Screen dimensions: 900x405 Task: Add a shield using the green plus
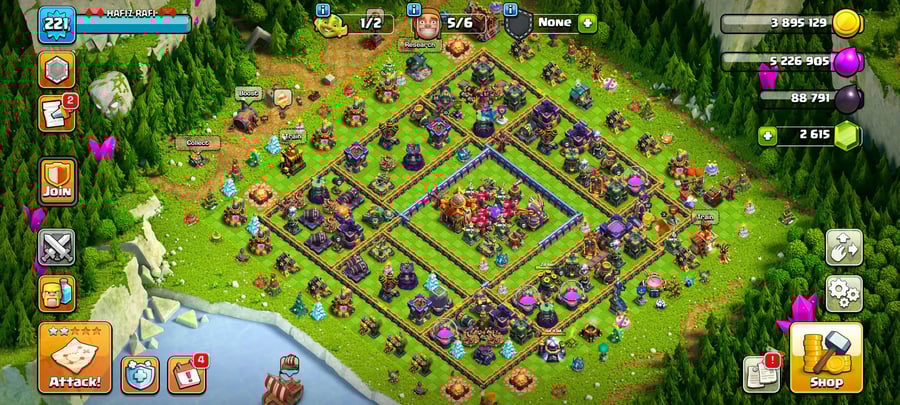587,22
